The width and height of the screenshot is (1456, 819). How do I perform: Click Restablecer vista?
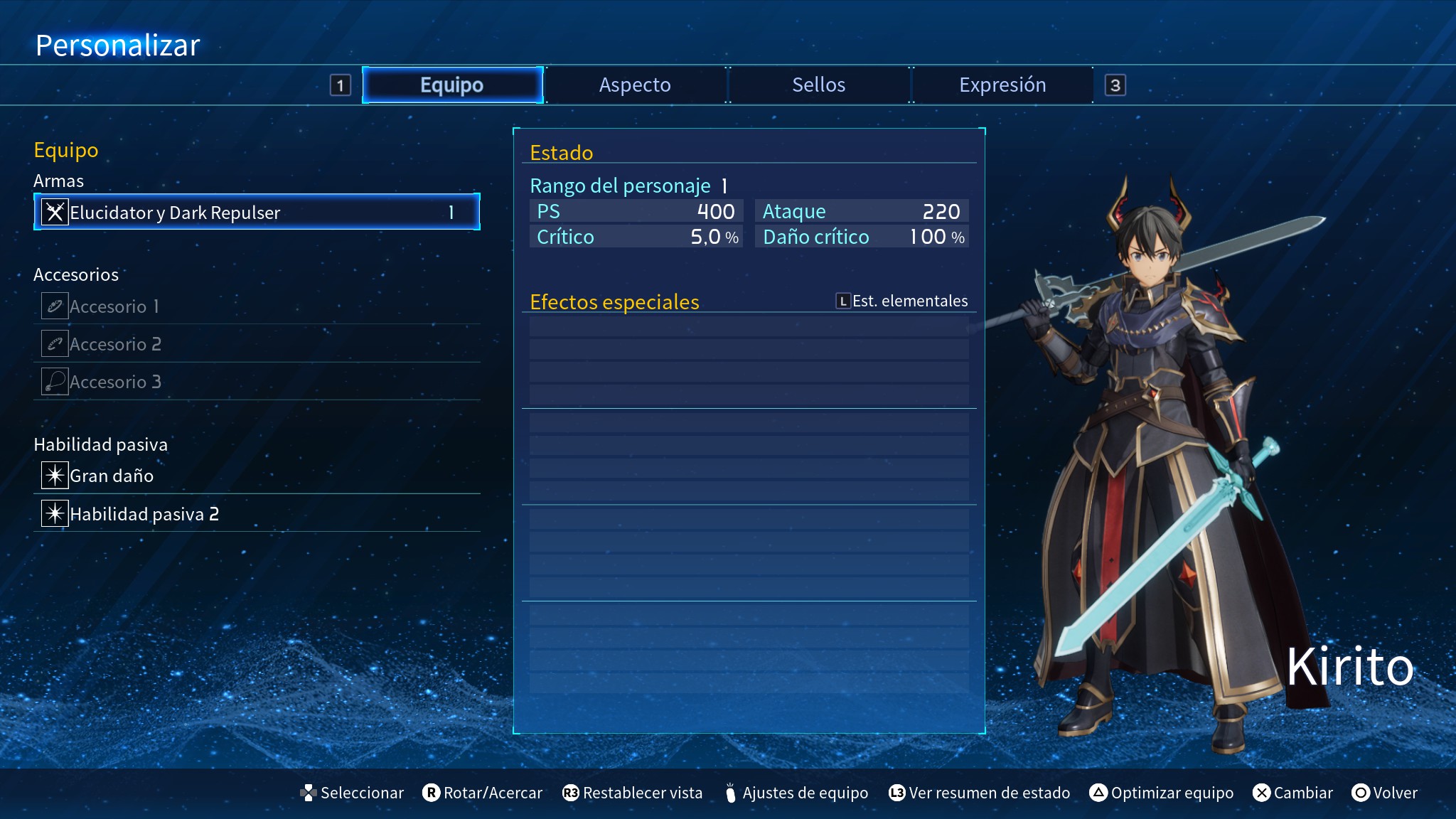pos(633,793)
